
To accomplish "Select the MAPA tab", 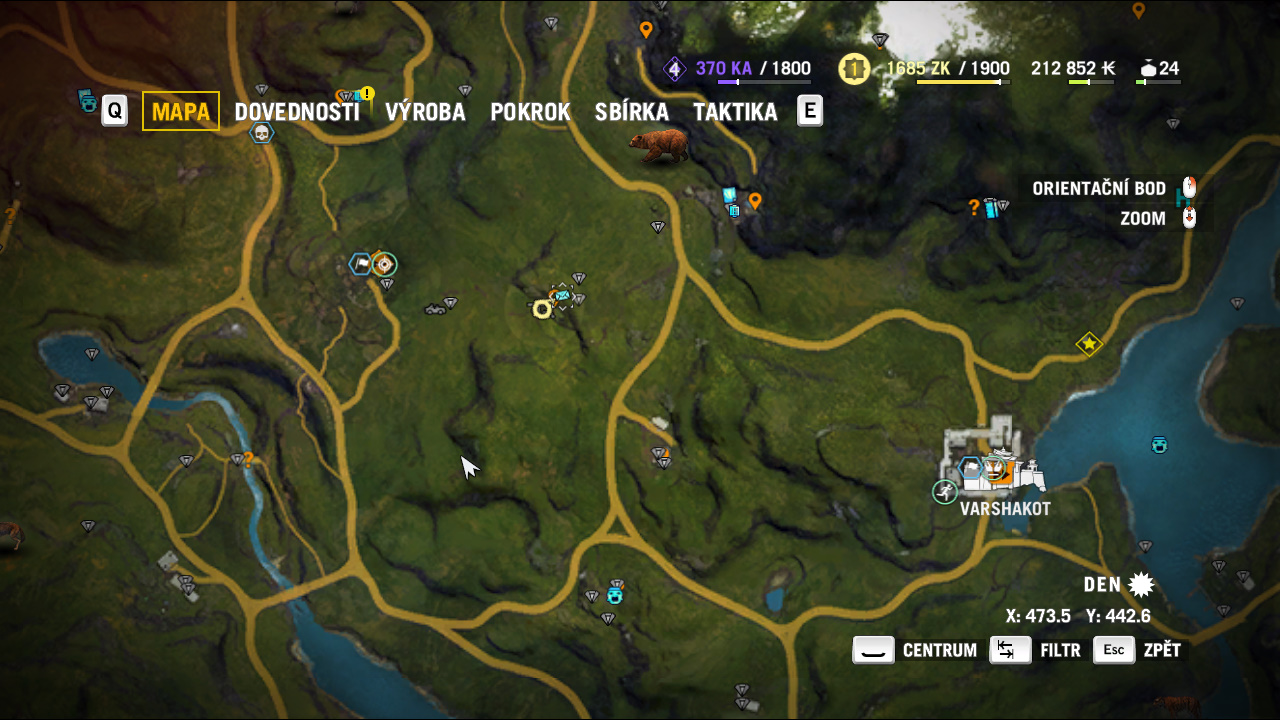I will (181, 111).
